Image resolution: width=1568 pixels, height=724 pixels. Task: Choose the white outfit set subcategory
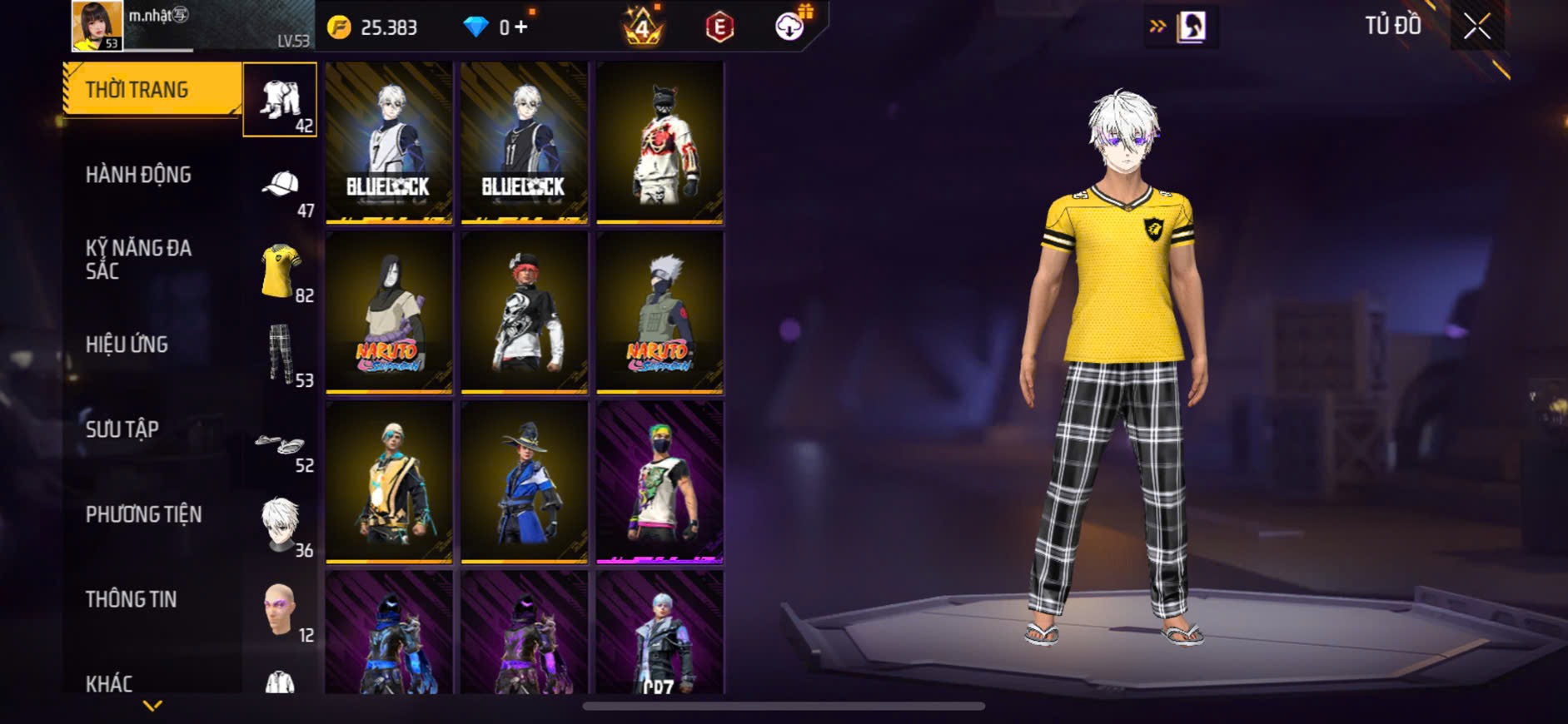click(280, 100)
